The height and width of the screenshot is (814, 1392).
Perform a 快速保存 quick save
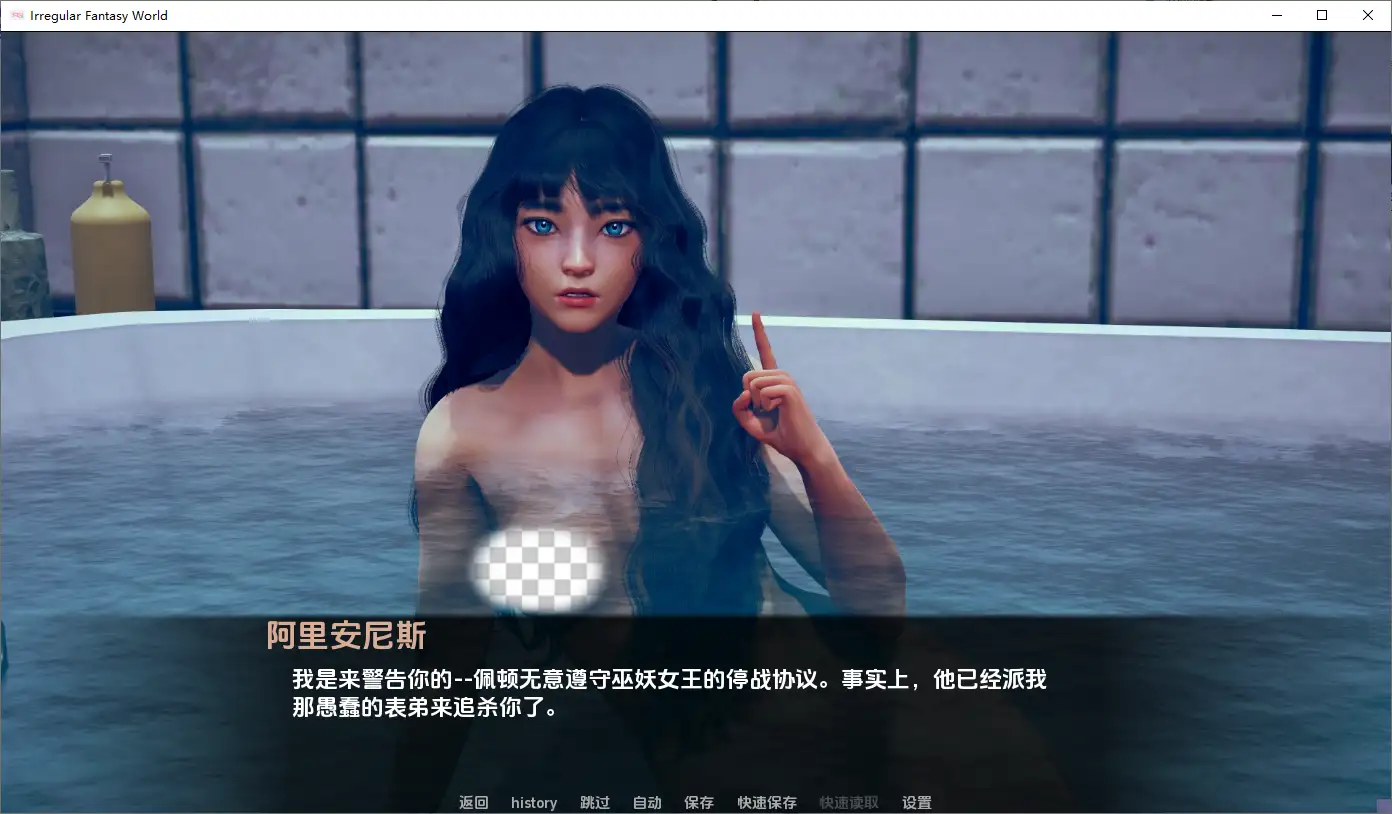766,802
